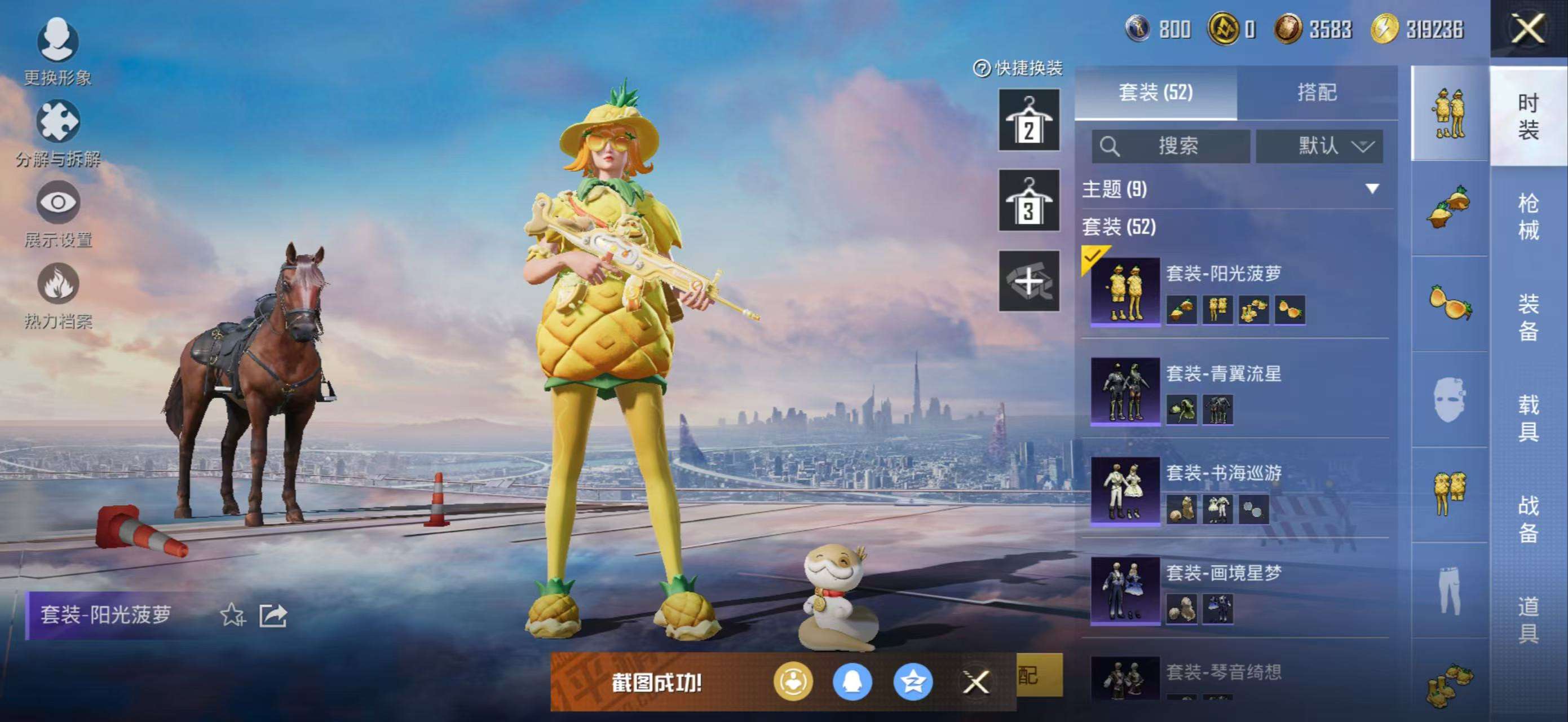1568x722 pixels.
Task: Expand the 主题 (9) section
Action: [1372, 189]
